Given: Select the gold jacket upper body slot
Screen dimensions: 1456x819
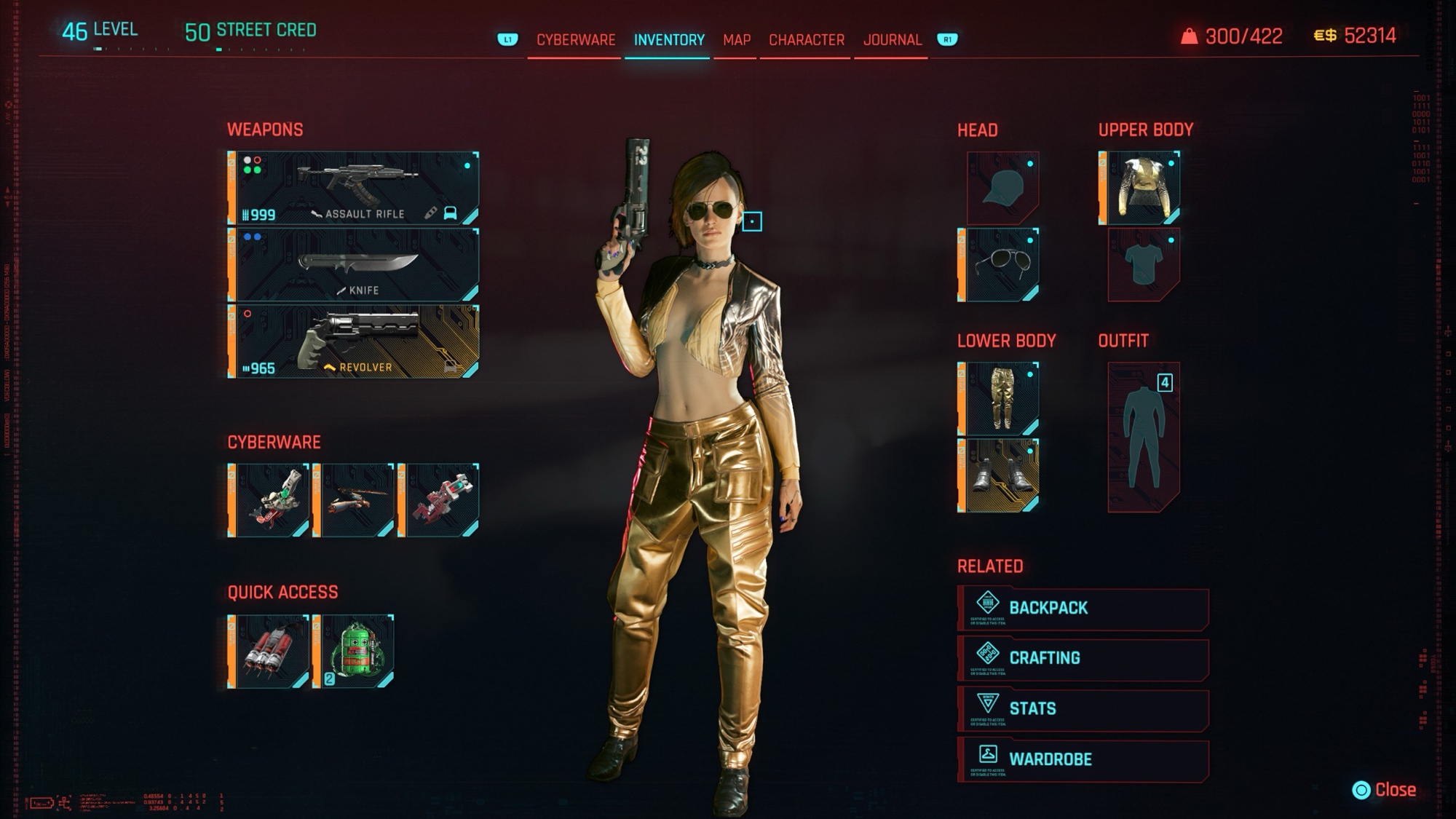Looking at the screenshot, I should [1139, 188].
